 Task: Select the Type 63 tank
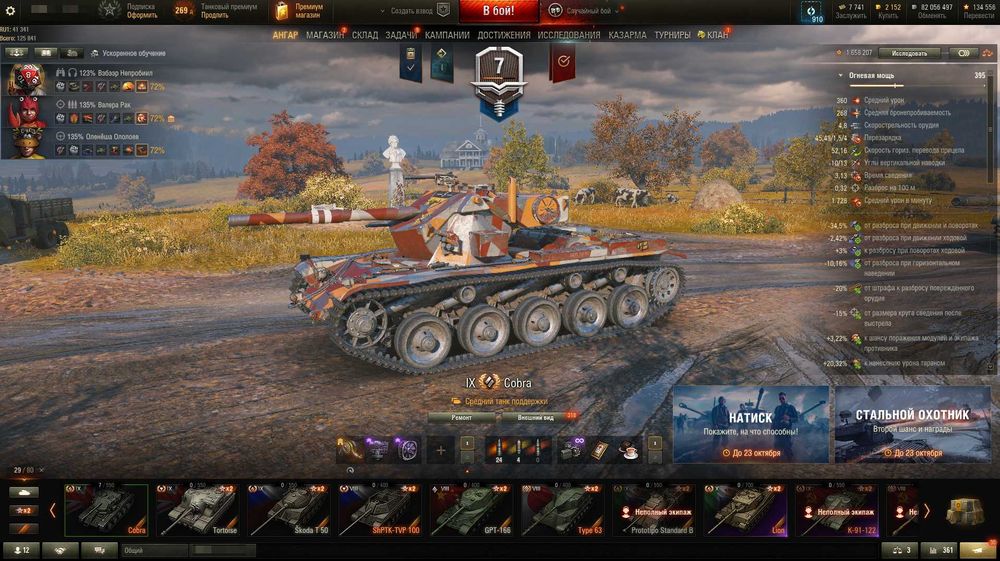[x=558, y=510]
